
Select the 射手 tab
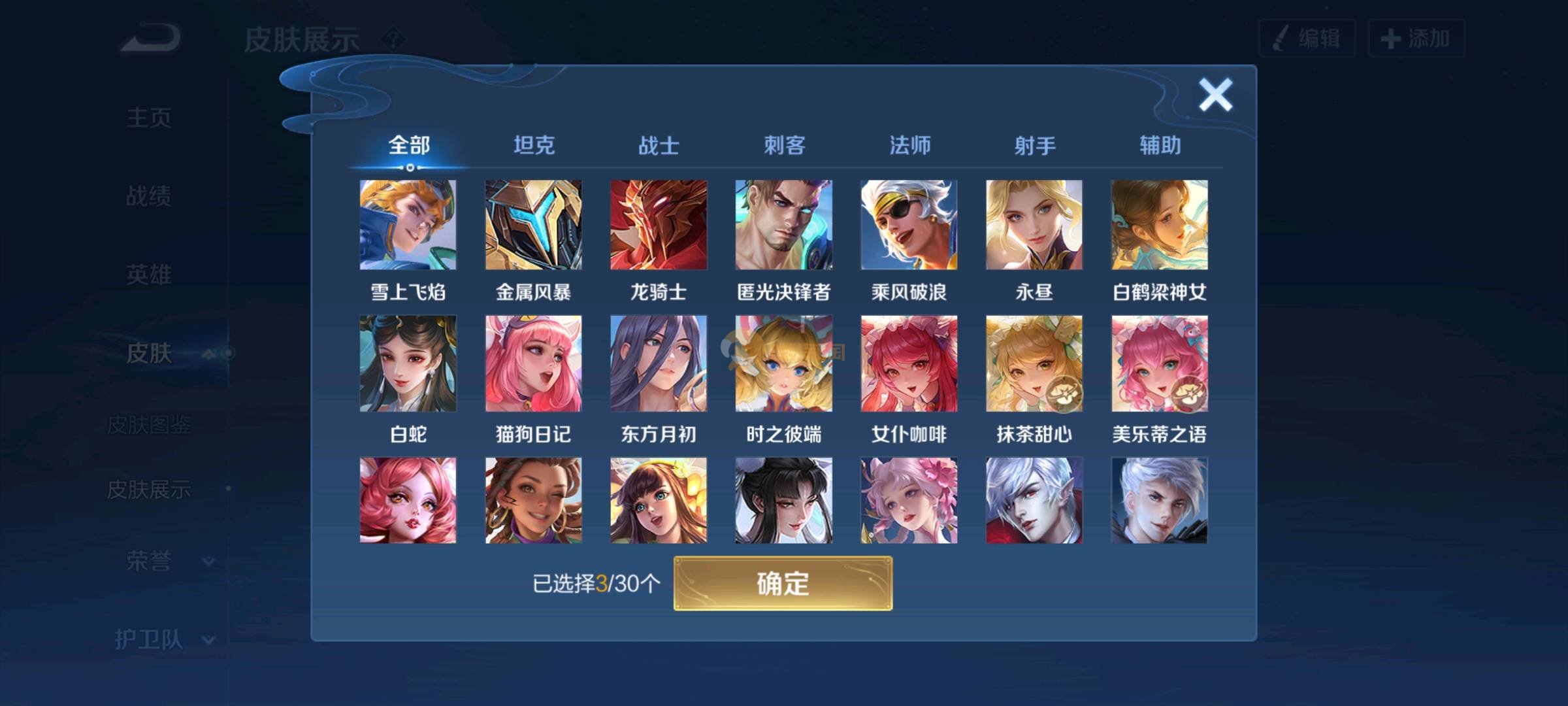click(x=1035, y=145)
